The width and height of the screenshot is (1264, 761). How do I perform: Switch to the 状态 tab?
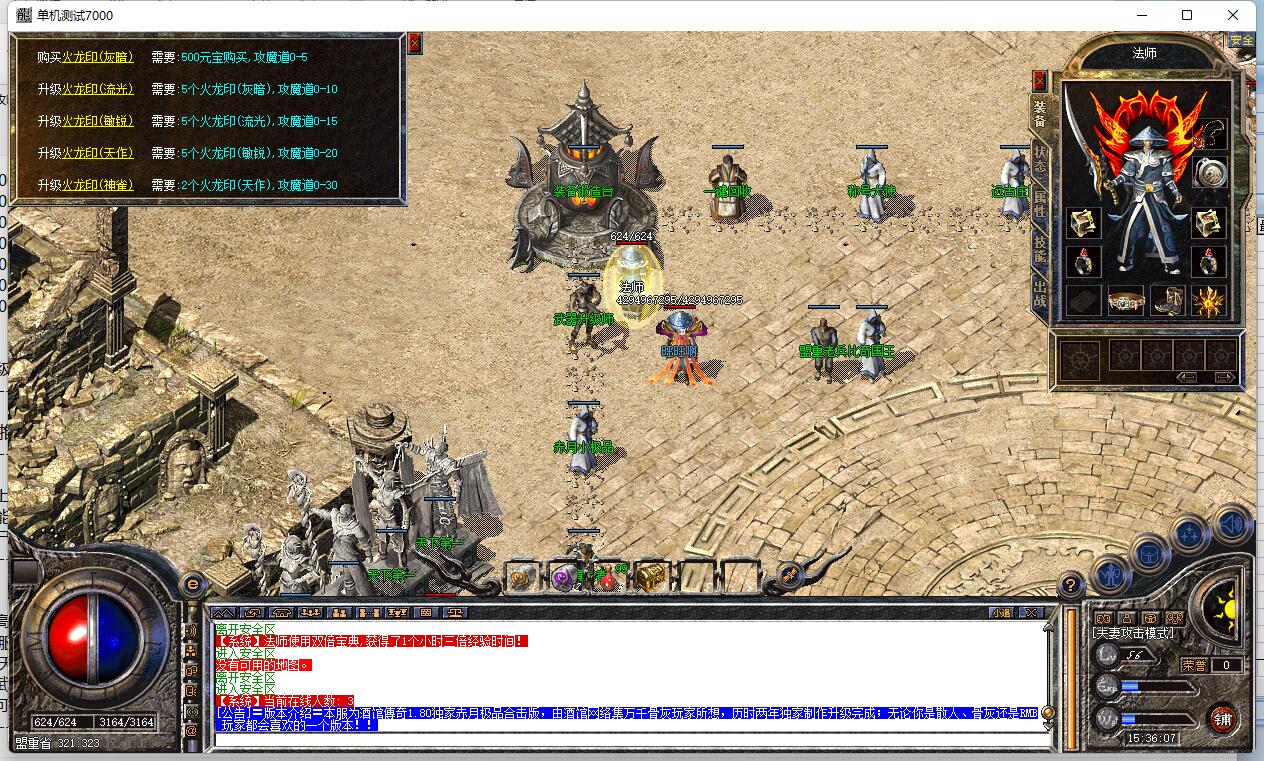coord(1040,162)
